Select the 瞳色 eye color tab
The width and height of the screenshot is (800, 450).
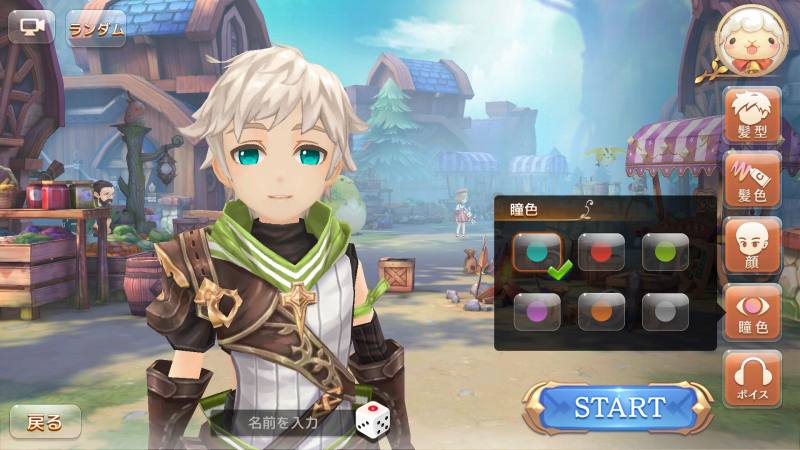coord(752,312)
